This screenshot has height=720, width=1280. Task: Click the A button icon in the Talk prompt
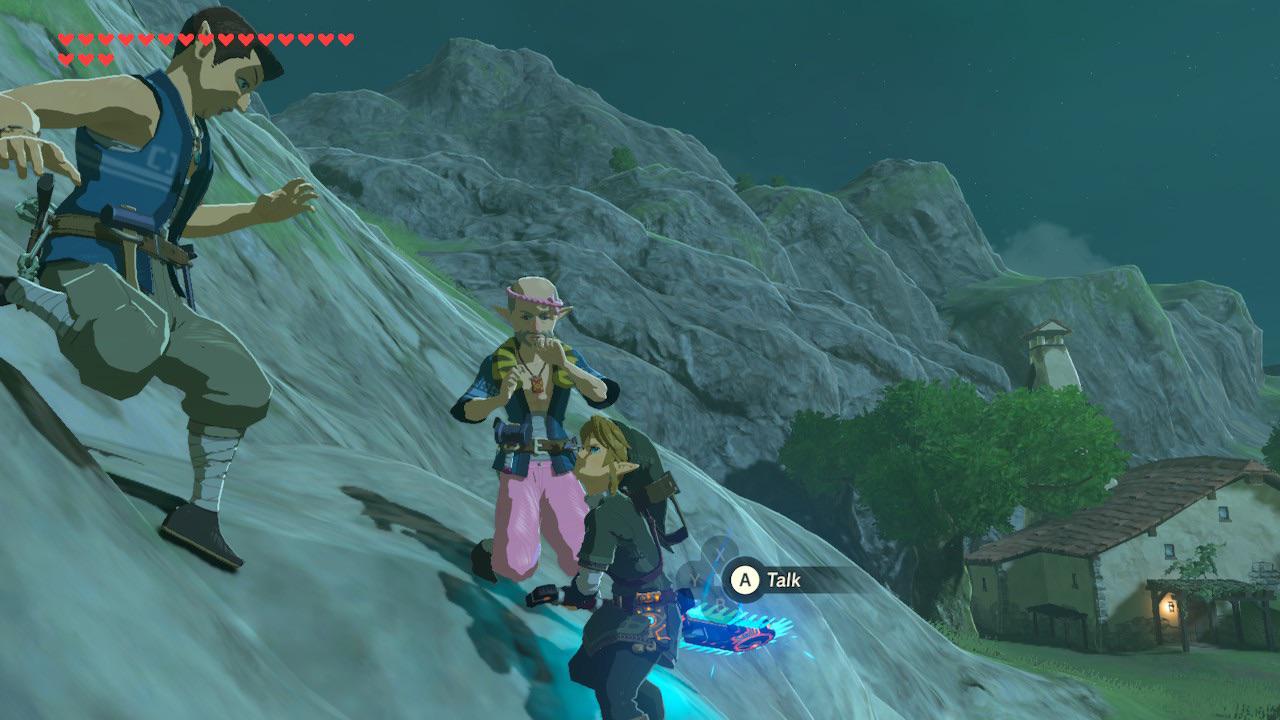pos(743,578)
